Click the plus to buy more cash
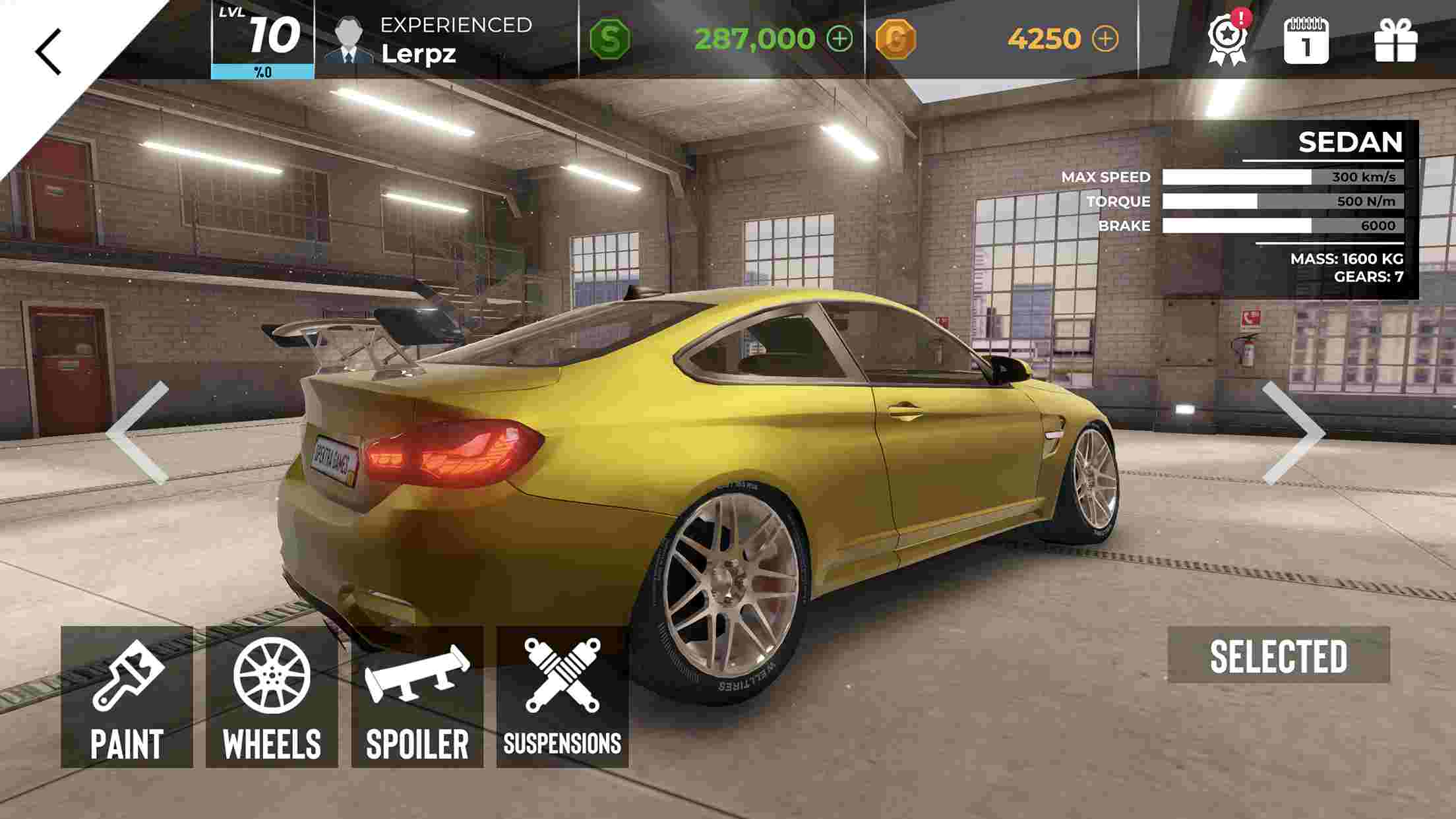This screenshot has width=1456, height=819. click(x=839, y=40)
